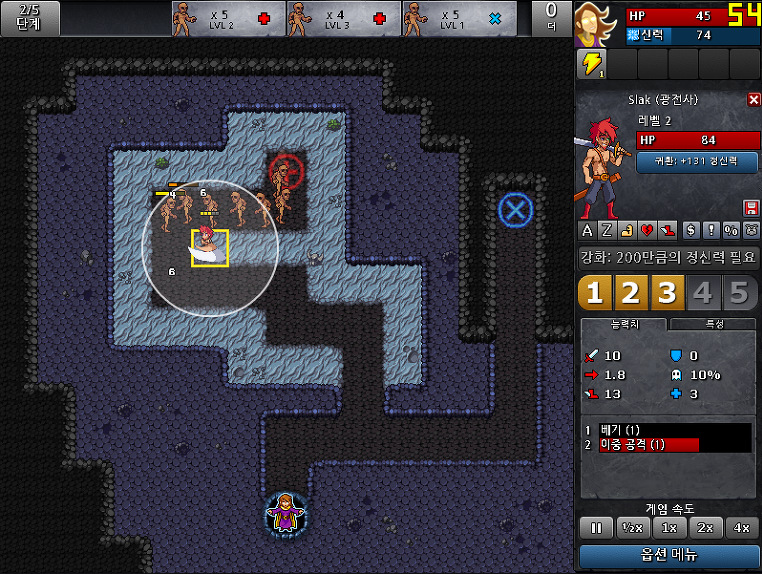Activate the lightning bolt spell
Screen dimensions: 762x574
tap(591, 64)
